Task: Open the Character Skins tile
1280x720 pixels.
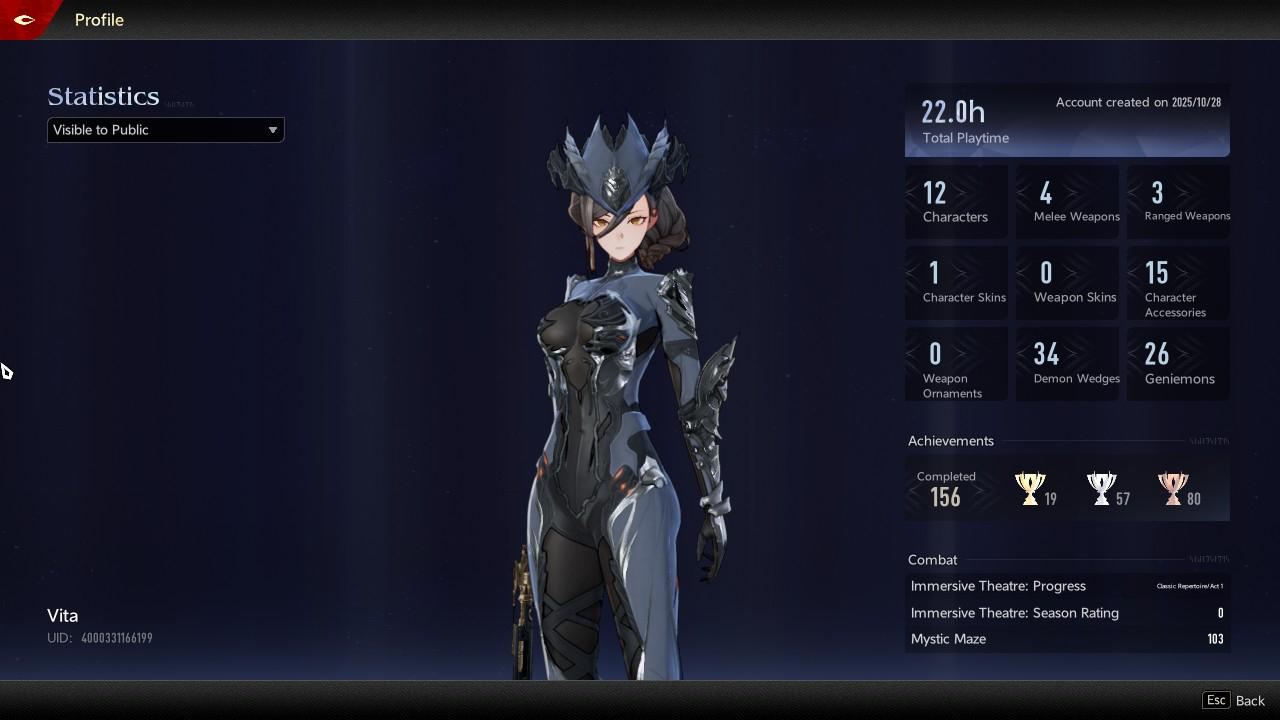Action: coord(956,283)
